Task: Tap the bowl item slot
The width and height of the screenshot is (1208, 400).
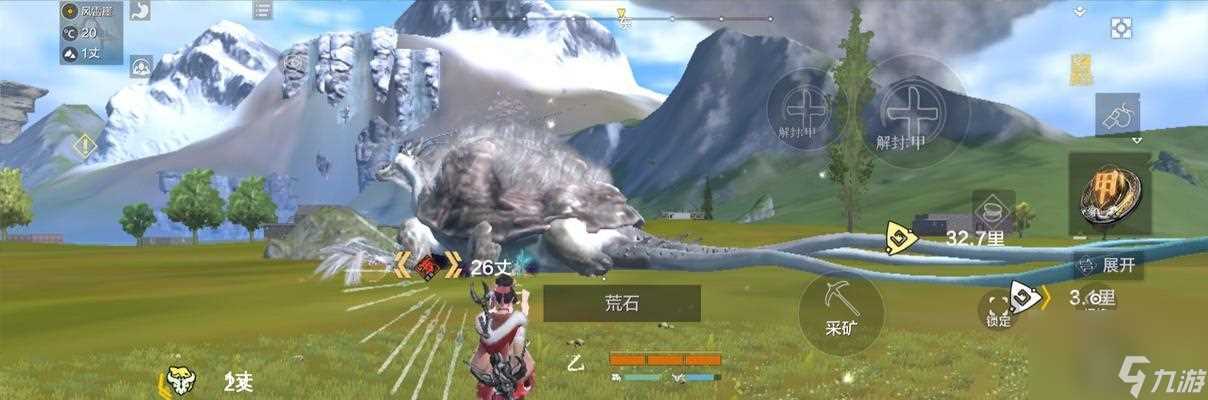Action: tap(992, 211)
